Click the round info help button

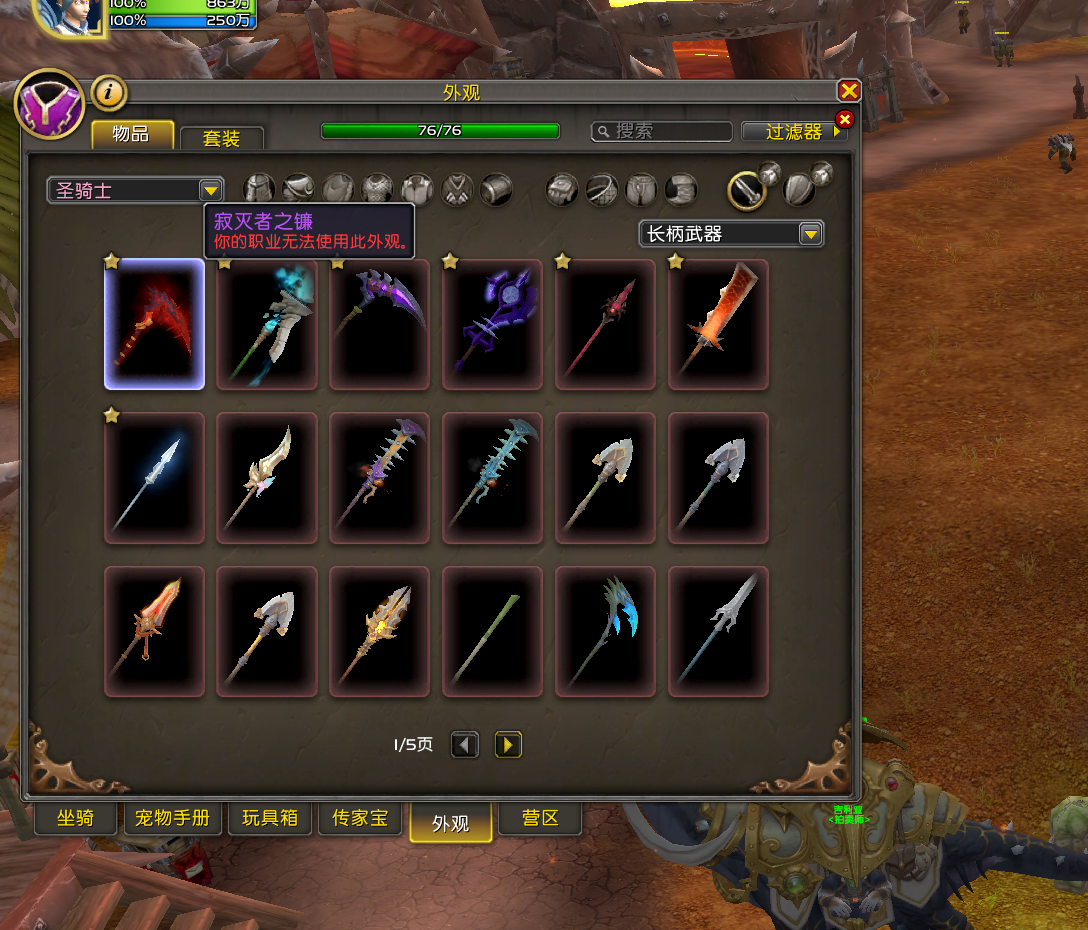[109, 94]
